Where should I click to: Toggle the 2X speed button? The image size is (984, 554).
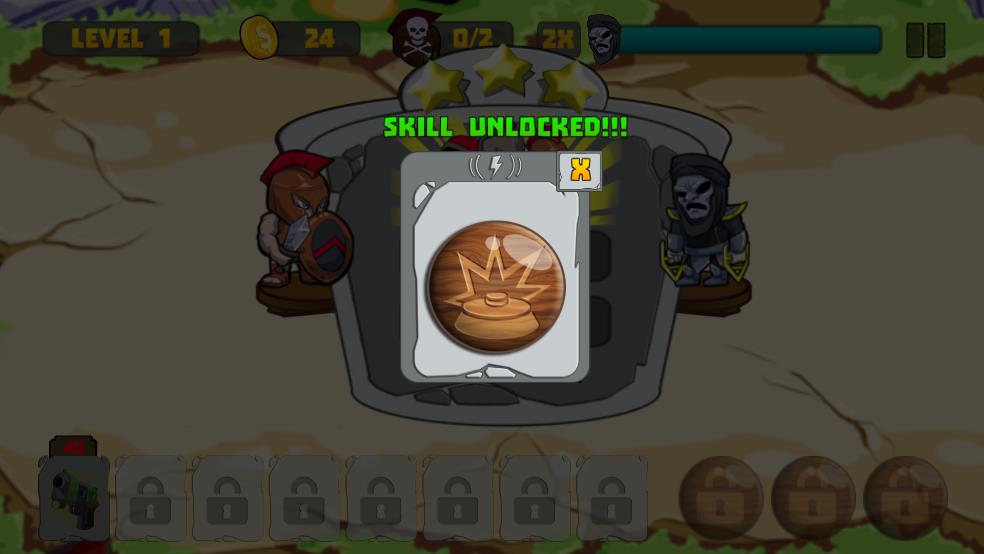(558, 39)
